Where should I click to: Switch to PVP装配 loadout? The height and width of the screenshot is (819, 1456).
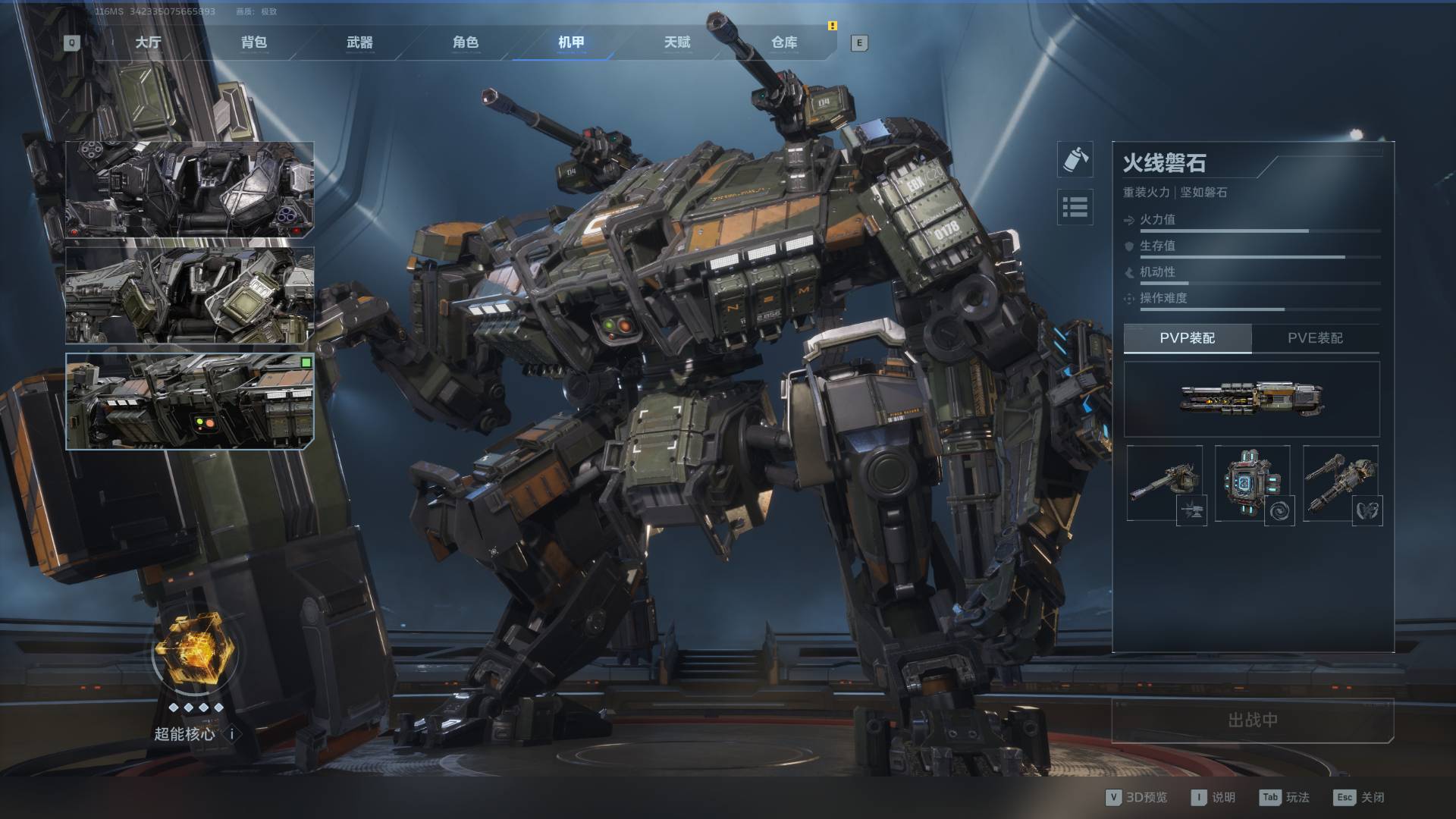(1187, 338)
